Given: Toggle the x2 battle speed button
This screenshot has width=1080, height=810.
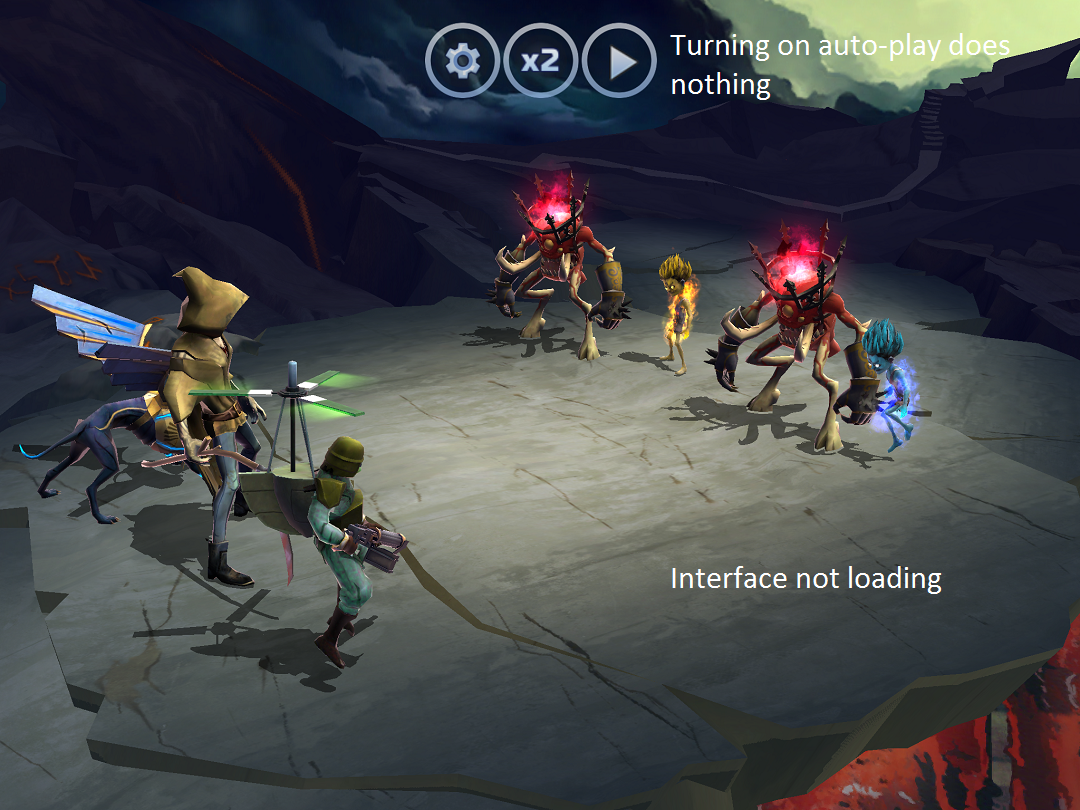Looking at the screenshot, I should point(540,62).
